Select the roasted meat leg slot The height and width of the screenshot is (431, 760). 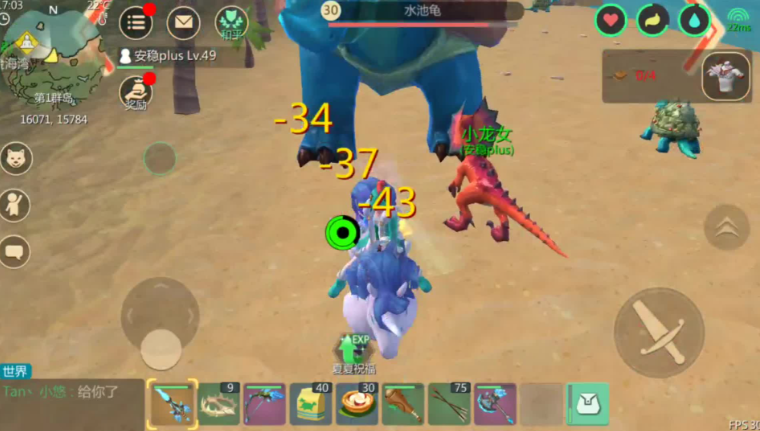402,404
